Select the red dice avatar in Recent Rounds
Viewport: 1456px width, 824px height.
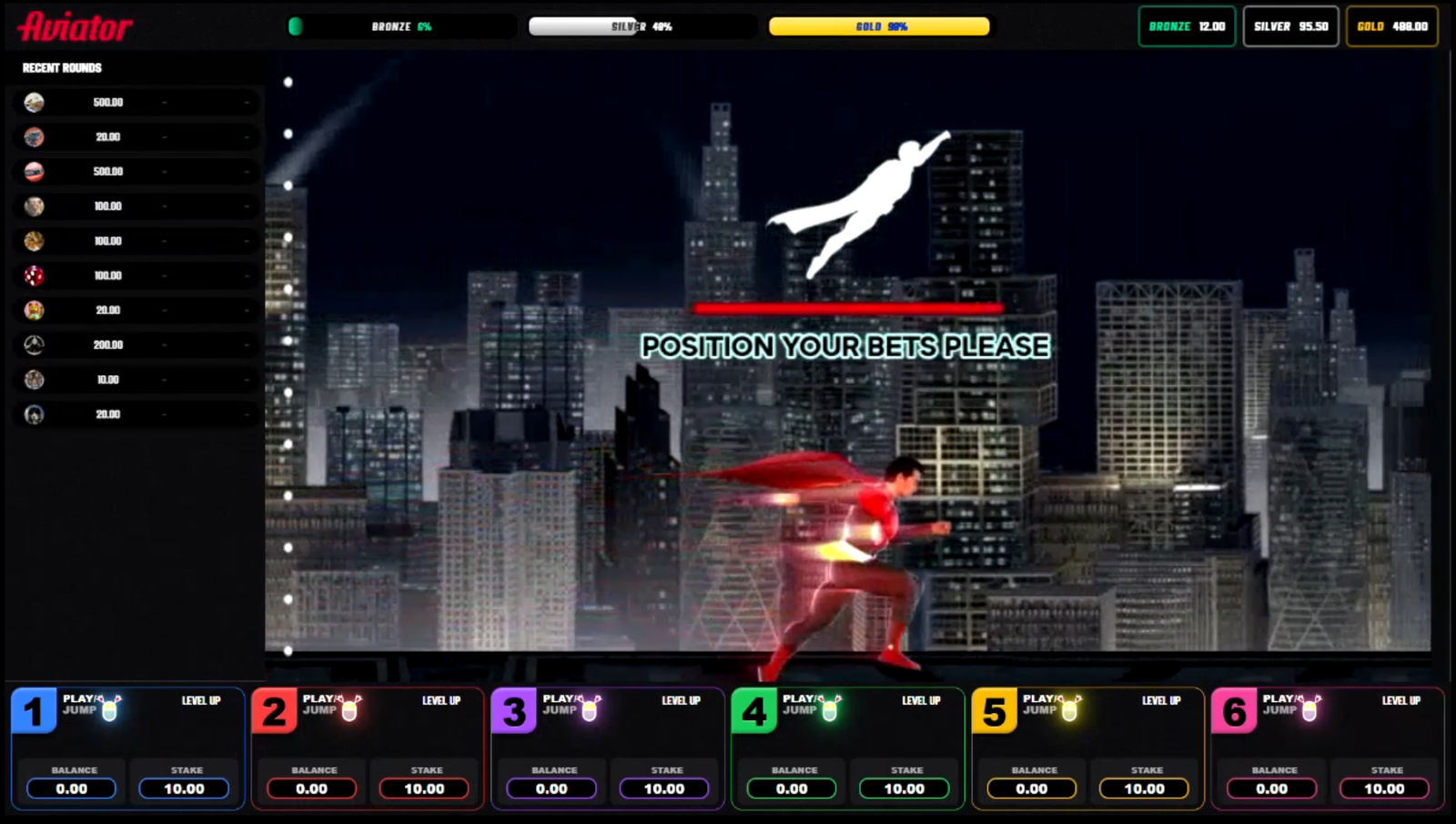click(34, 275)
